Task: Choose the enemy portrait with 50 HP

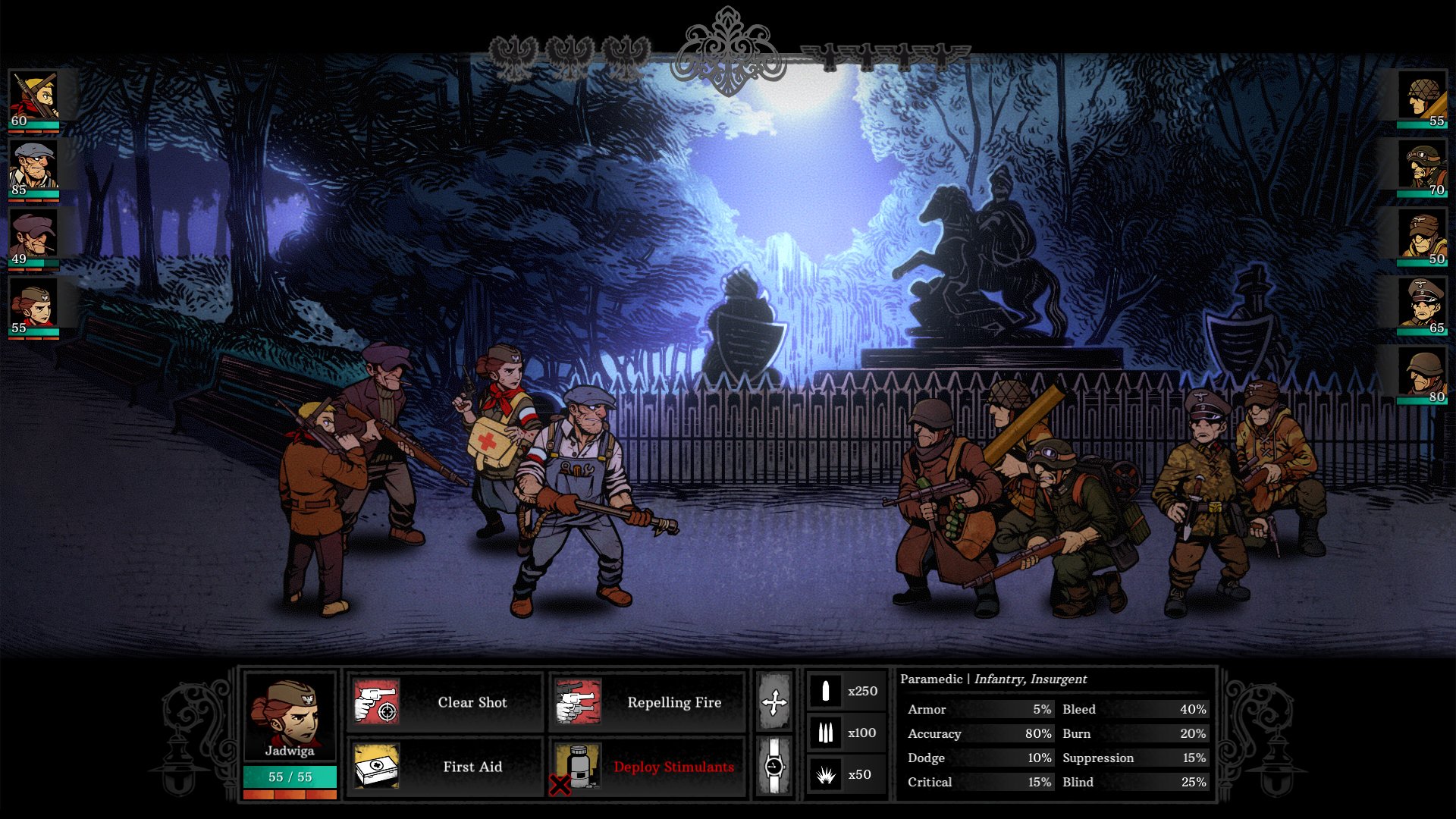Action: 1423,237
